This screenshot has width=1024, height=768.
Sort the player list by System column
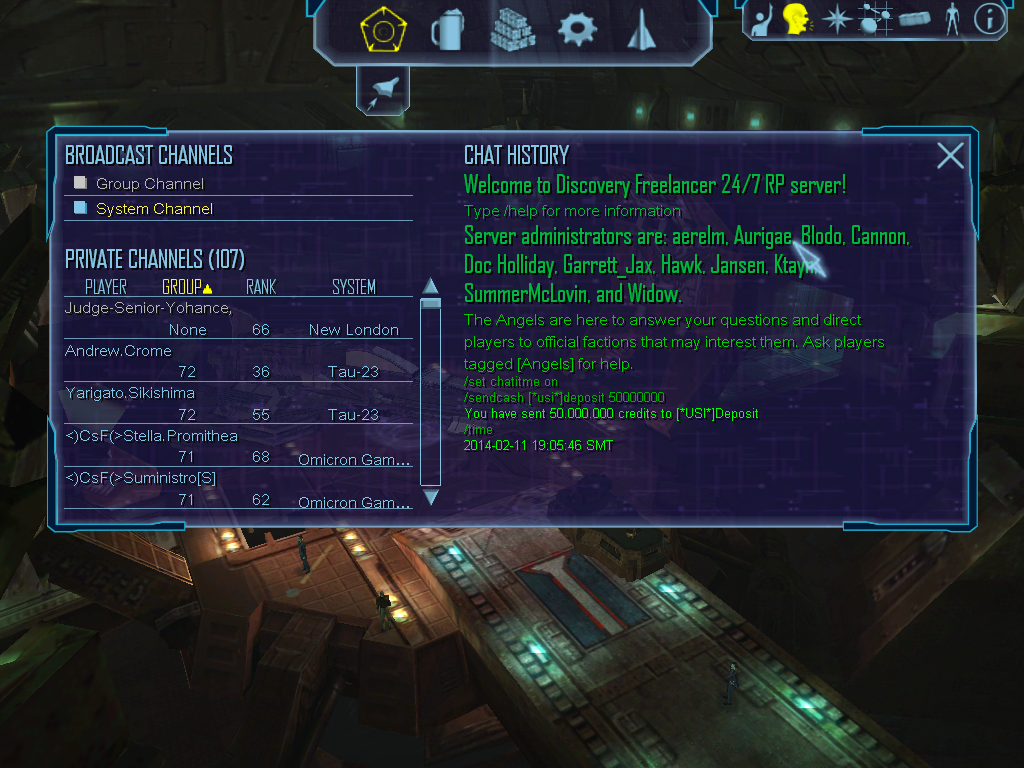(x=353, y=287)
